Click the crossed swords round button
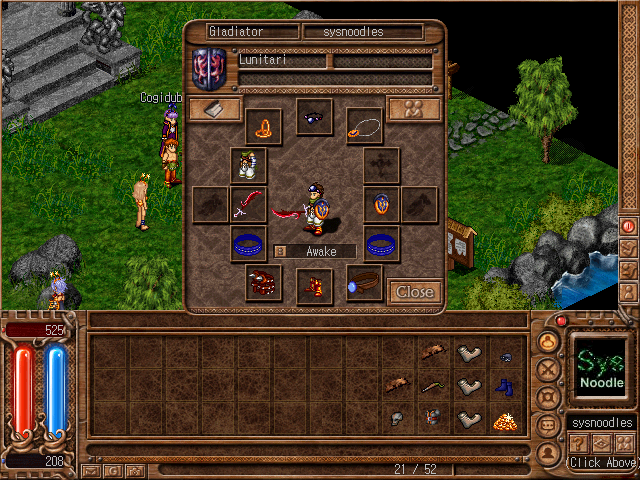The image size is (640, 480). [x=548, y=369]
